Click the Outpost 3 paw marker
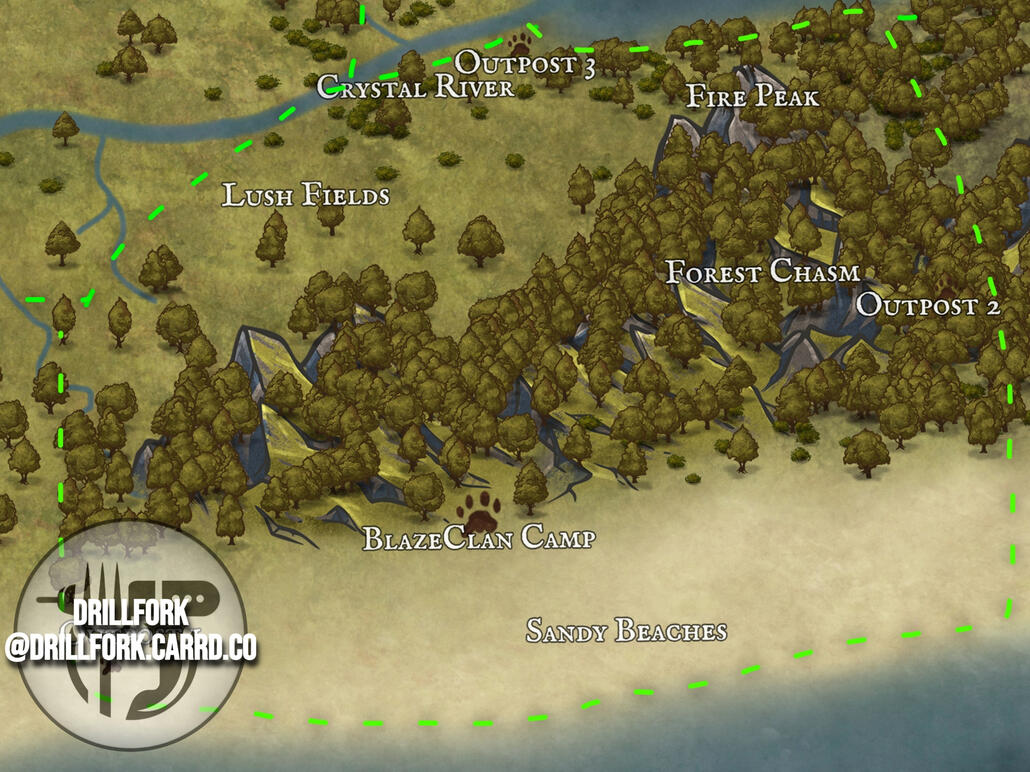Image resolution: width=1030 pixels, height=772 pixels. tap(520, 43)
